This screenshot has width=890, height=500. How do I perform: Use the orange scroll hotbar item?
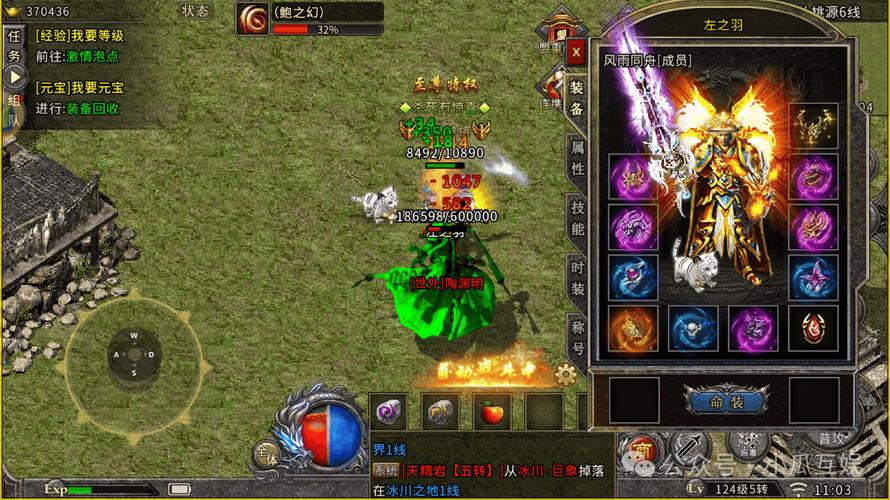[440, 410]
